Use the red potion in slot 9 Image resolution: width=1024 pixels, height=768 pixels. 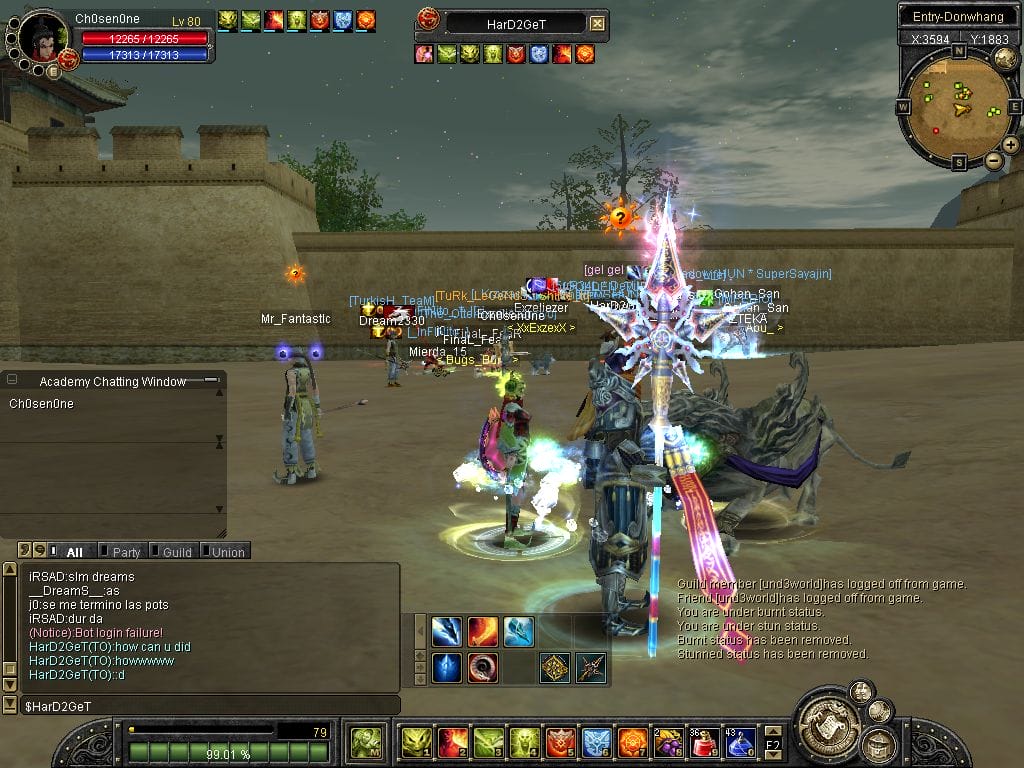703,743
